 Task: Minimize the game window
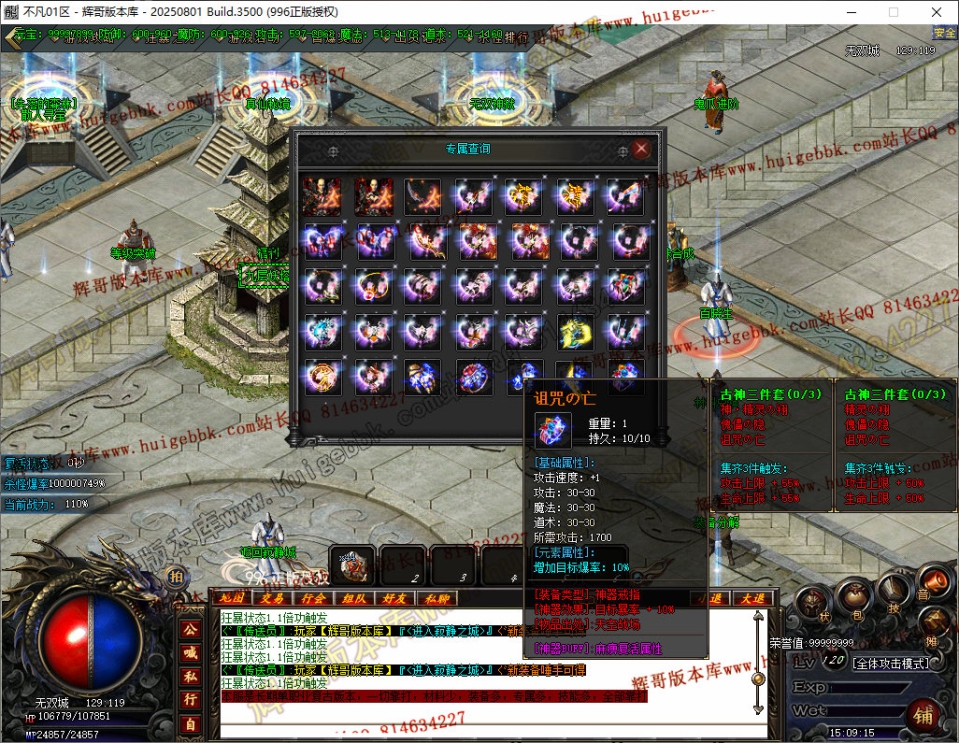[848, 11]
